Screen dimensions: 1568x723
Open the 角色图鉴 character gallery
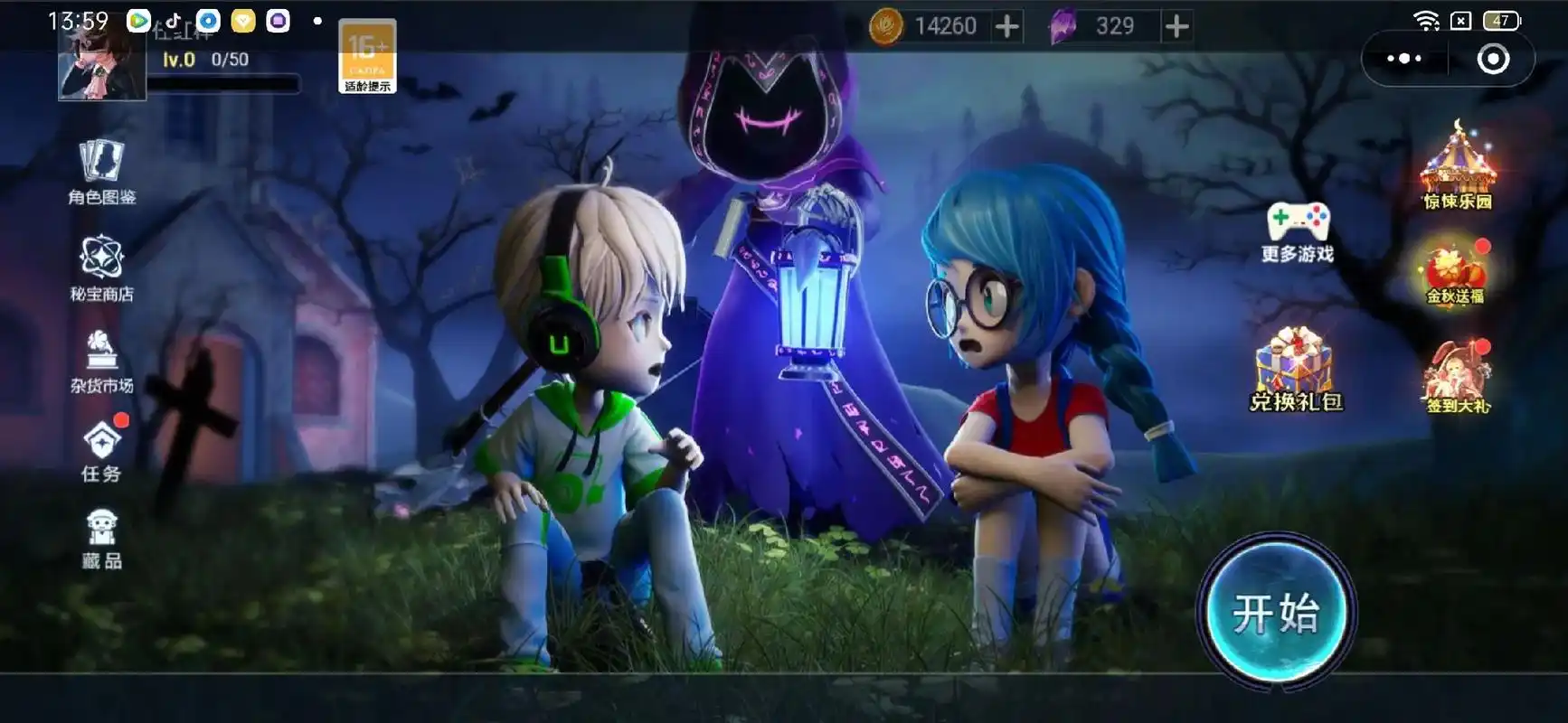(x=101, y=172)
